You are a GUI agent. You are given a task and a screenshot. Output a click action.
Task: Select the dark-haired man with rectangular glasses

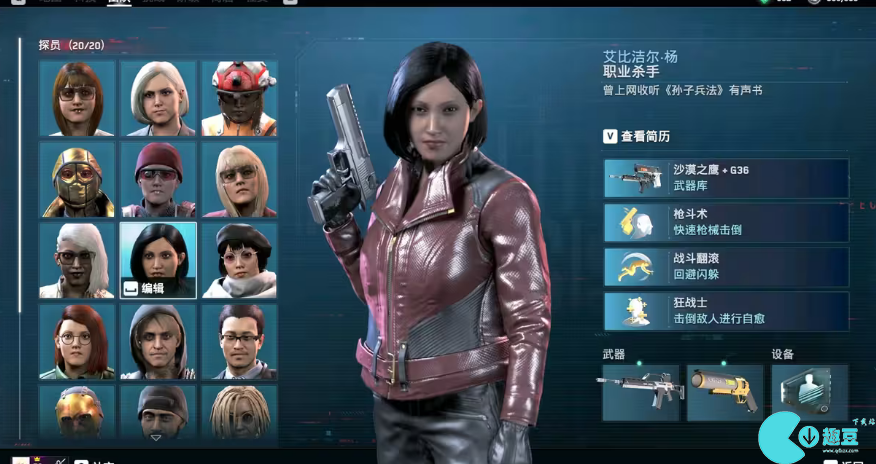239,341
